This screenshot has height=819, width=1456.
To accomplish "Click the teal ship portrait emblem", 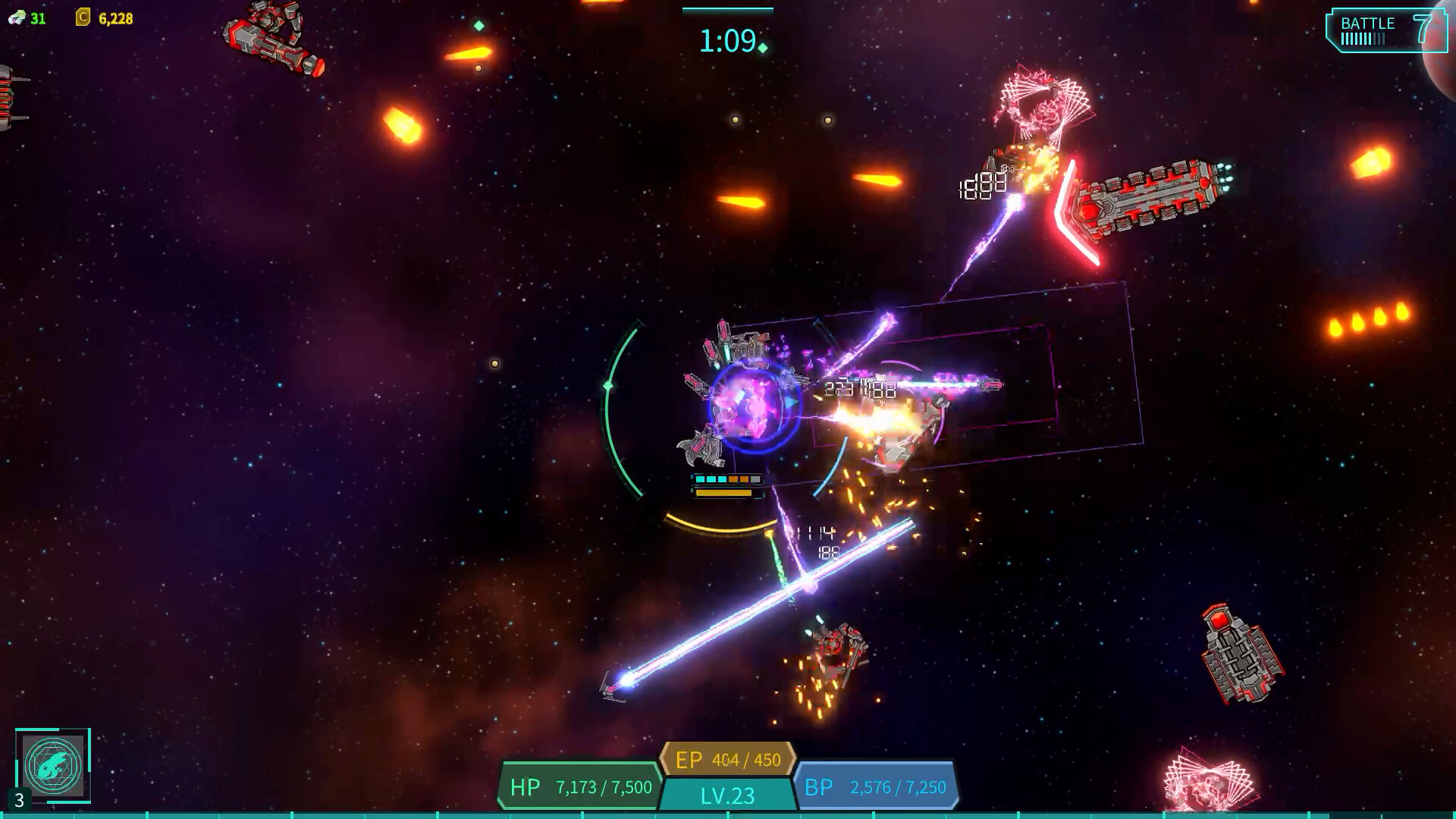I will pos(52,768).
